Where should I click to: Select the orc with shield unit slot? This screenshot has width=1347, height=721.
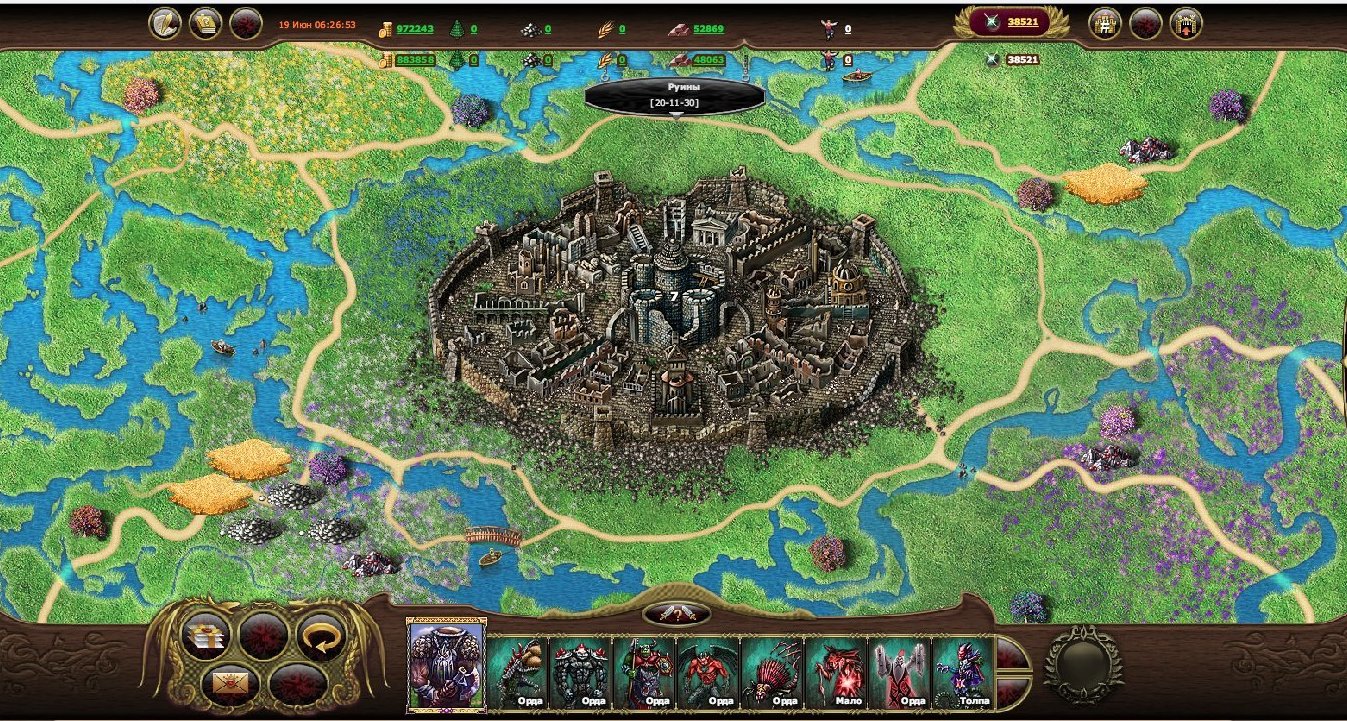pyautogui.click(x=645, y=671)
